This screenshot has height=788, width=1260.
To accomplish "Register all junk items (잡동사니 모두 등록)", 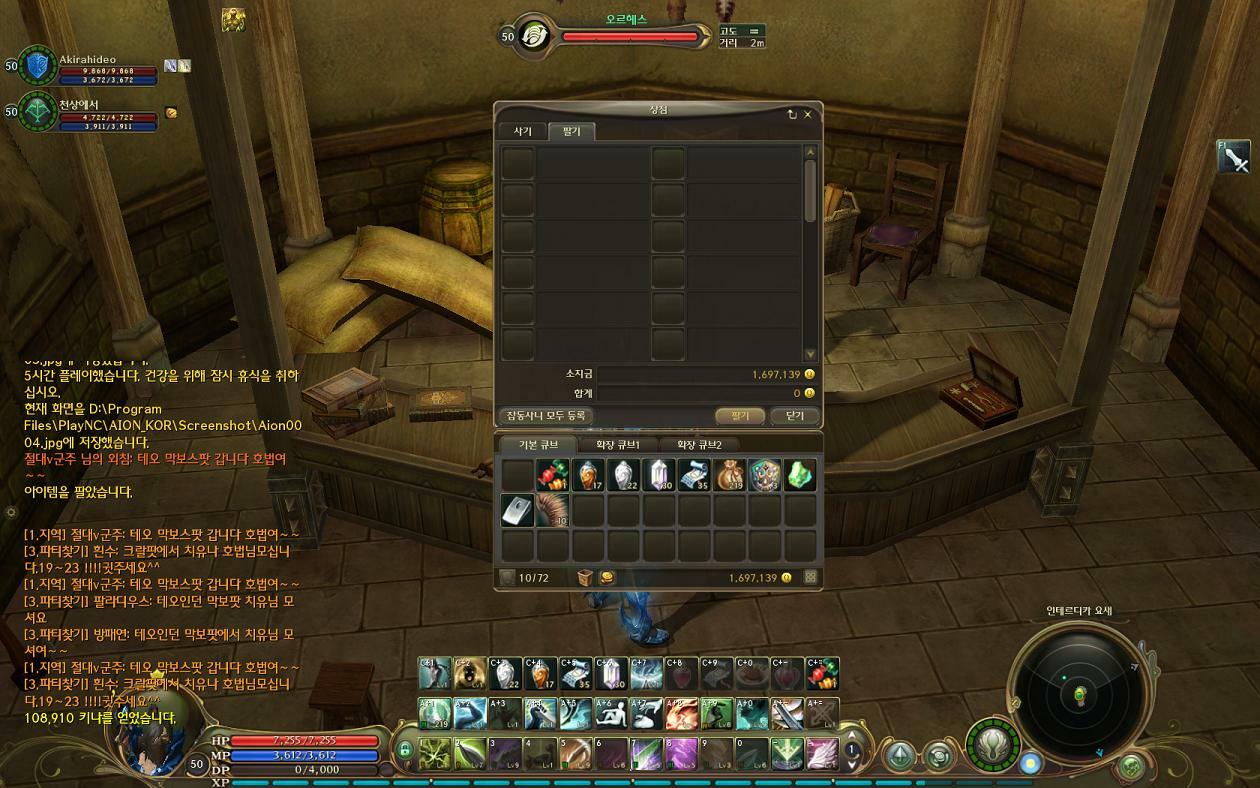I will point(545,415).
